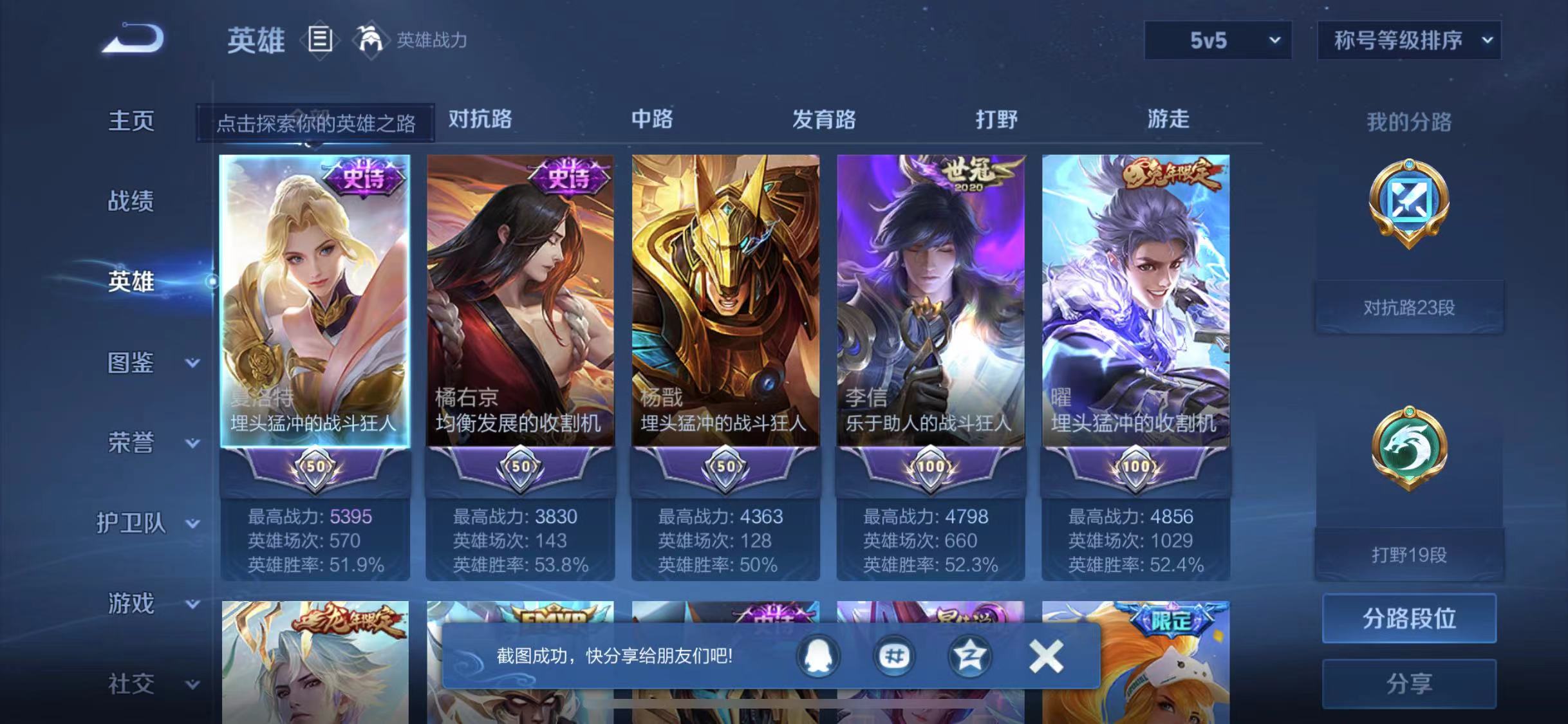
Task: Open the hero handbook icon beside 英雄 title
Action: point(320,40)
